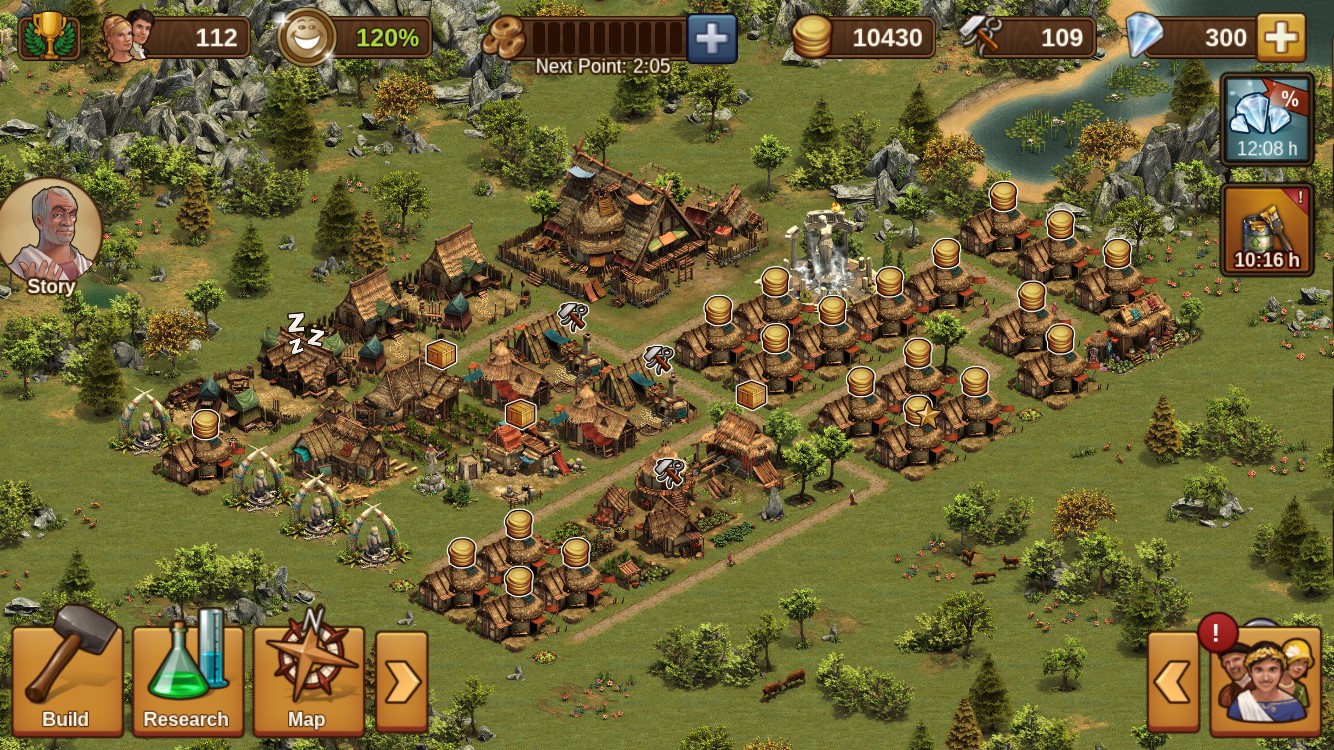
Task: Collect coins from the star-marked house
Action: [x=919, y=412]
